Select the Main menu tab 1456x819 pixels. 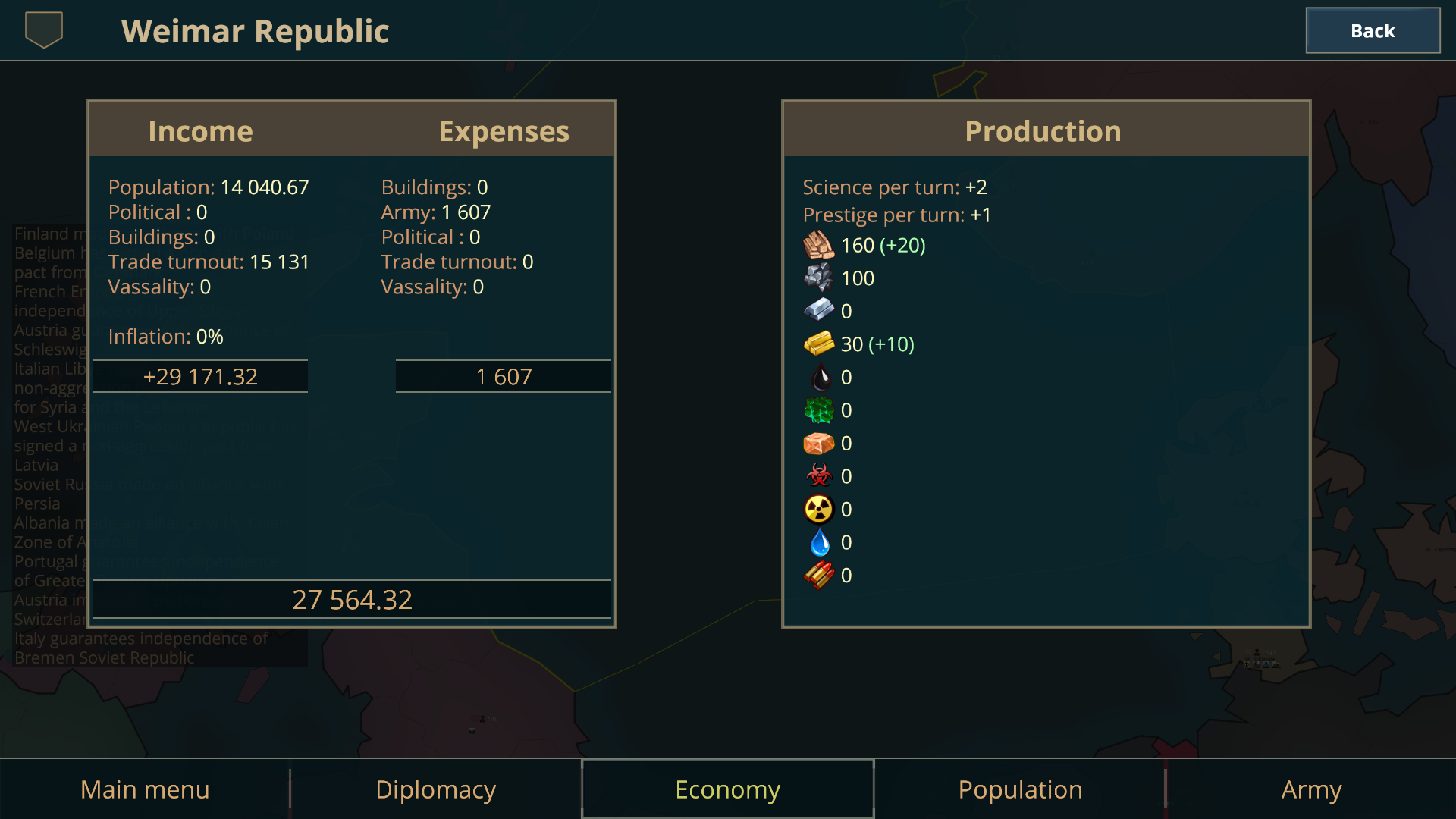144,789
